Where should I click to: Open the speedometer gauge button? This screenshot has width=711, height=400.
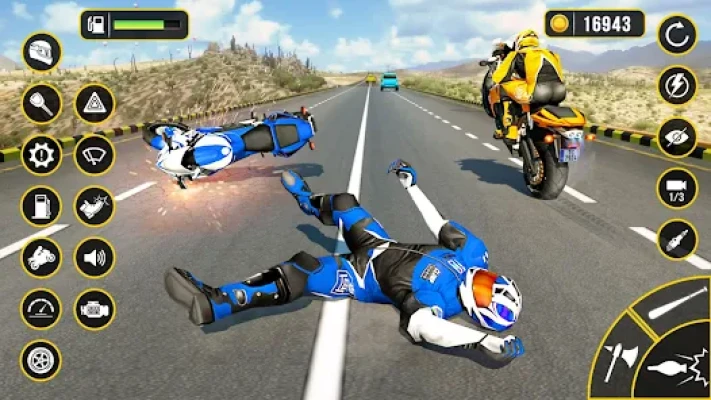tap(41, 309)
